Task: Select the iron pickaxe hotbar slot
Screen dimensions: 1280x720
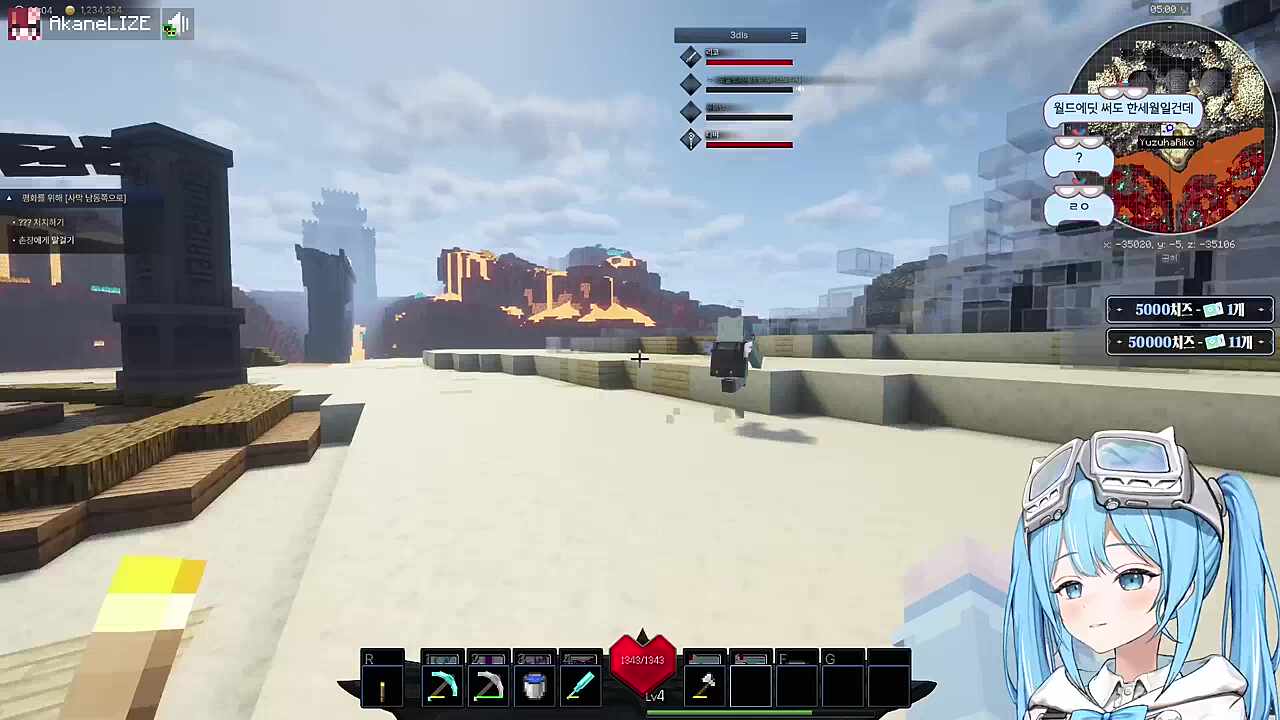Action: click(x=488, y=687)
